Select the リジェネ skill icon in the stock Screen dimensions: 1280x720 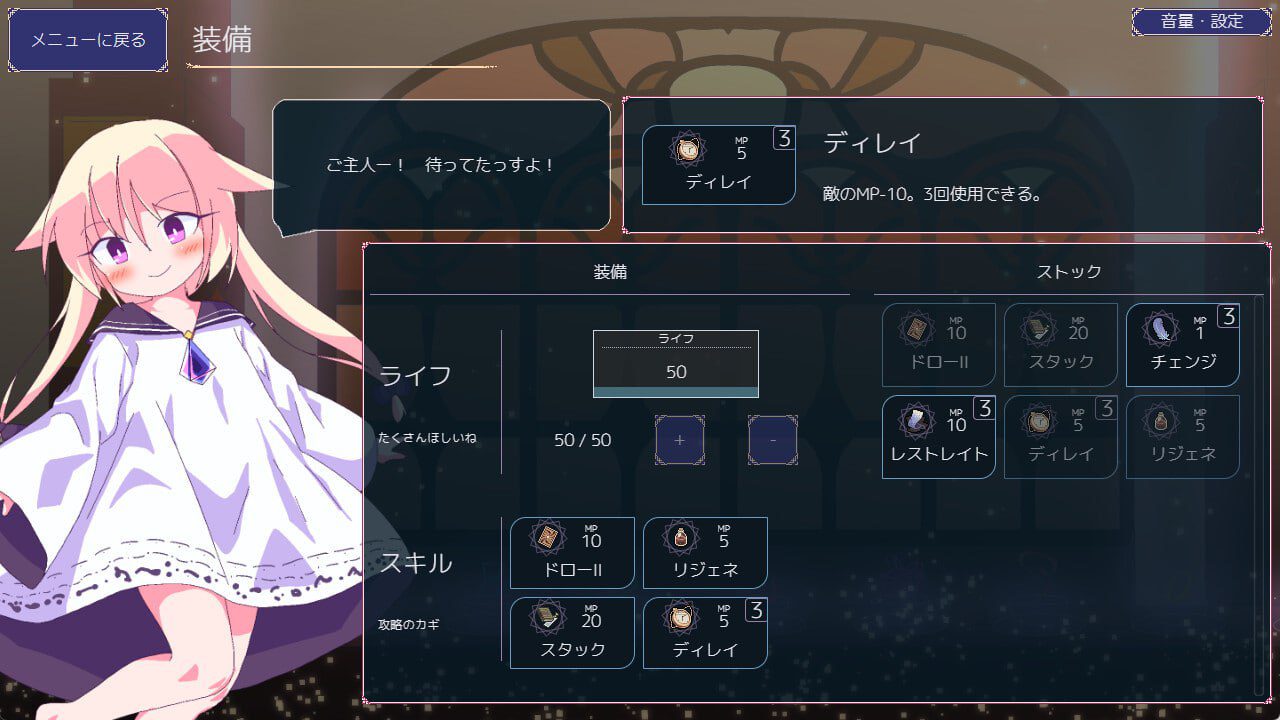click(1182, 437)
